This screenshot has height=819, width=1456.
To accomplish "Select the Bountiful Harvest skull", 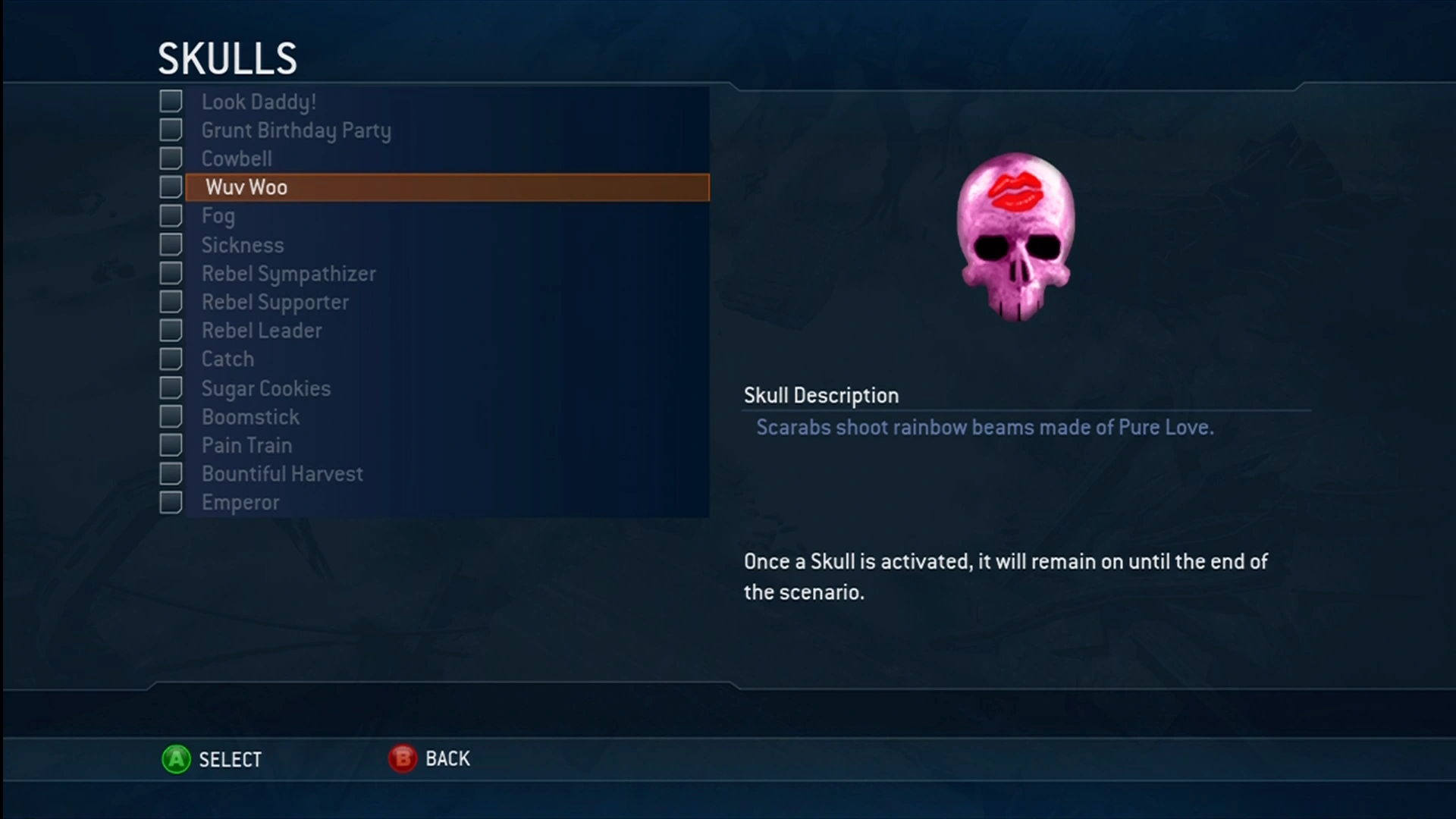I will 283,473.
